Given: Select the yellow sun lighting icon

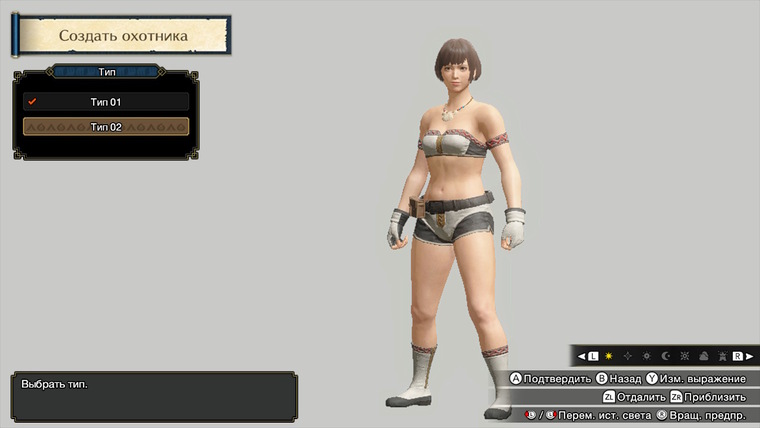Looking at the screenshot, I should 608,356.
